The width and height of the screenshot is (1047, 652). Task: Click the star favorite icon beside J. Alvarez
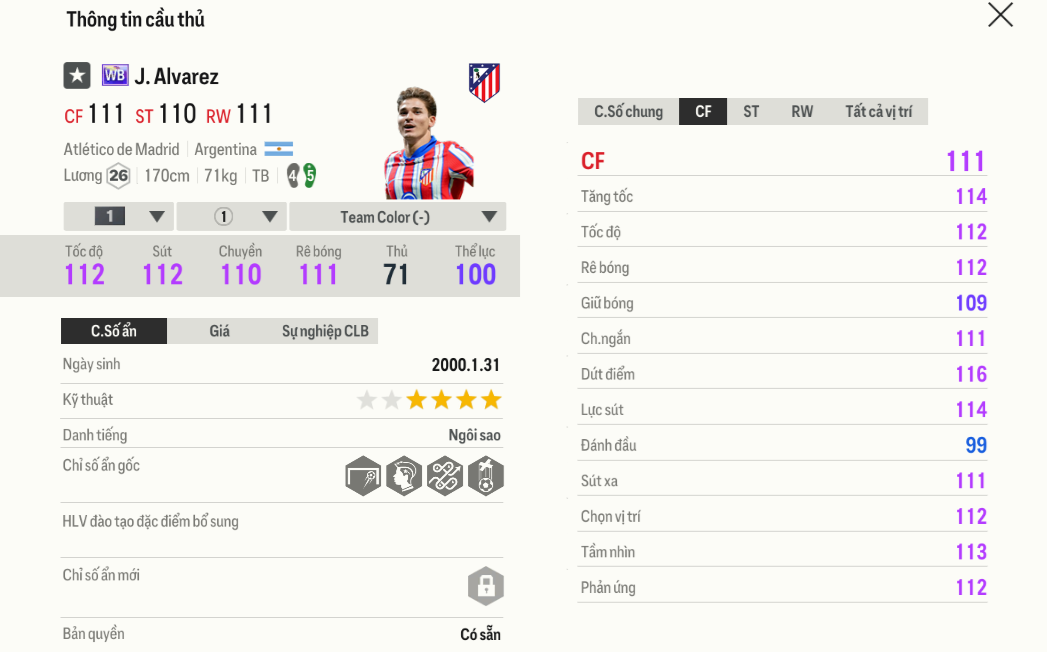pos(77,76)
